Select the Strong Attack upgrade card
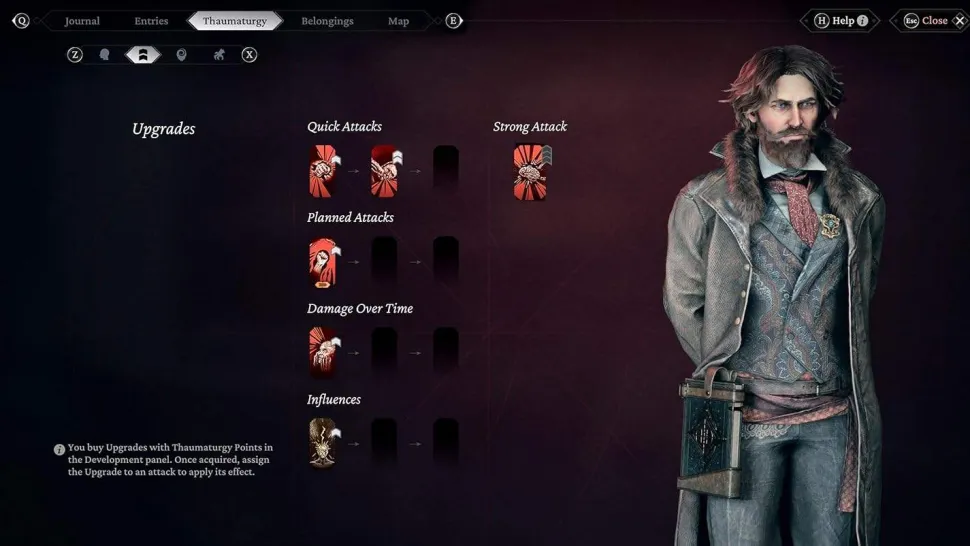The width and height of the screenshot is (970, 546). [x=530, y=171]
